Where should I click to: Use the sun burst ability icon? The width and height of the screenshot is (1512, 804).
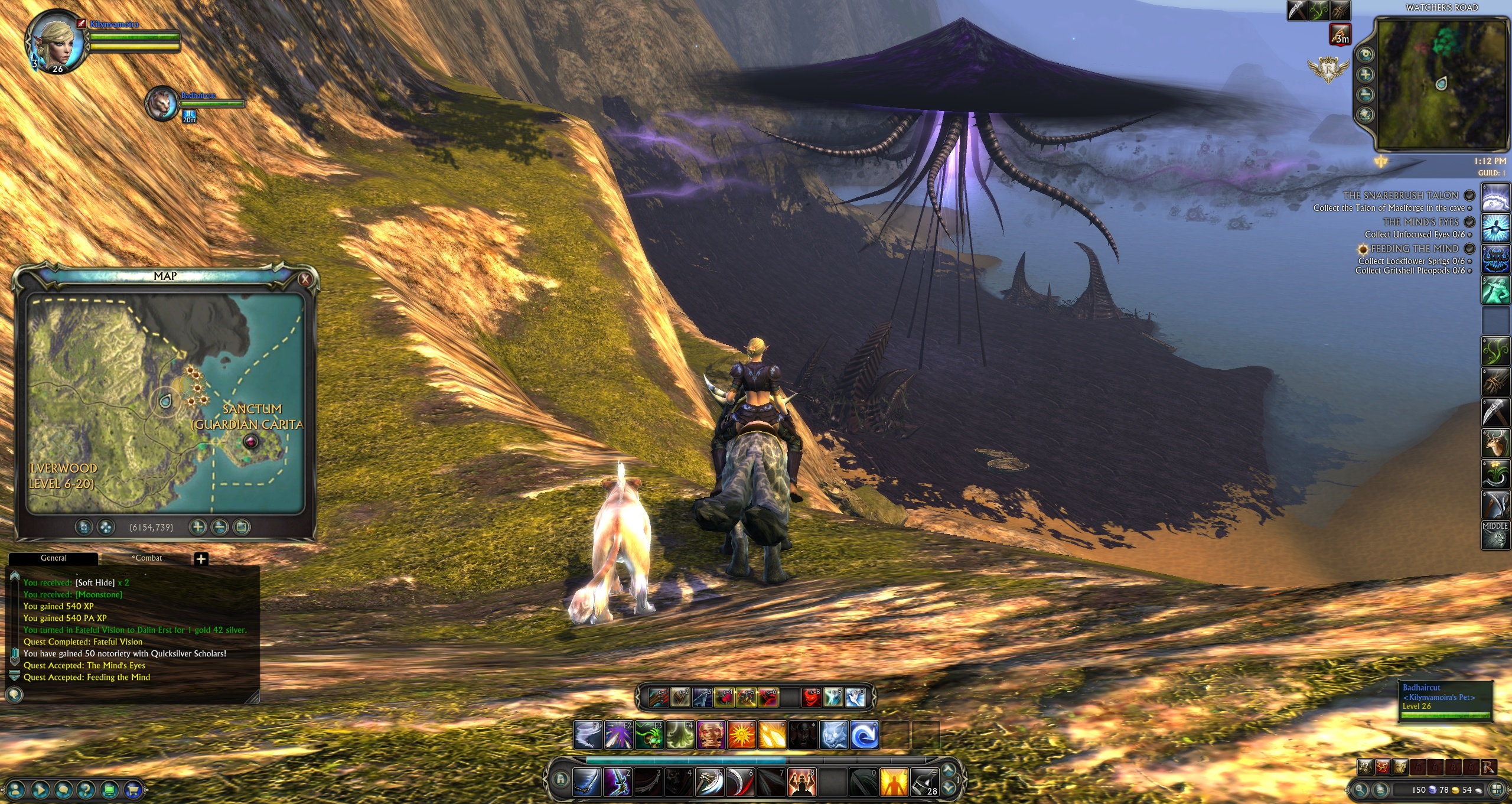click(741, 735)
